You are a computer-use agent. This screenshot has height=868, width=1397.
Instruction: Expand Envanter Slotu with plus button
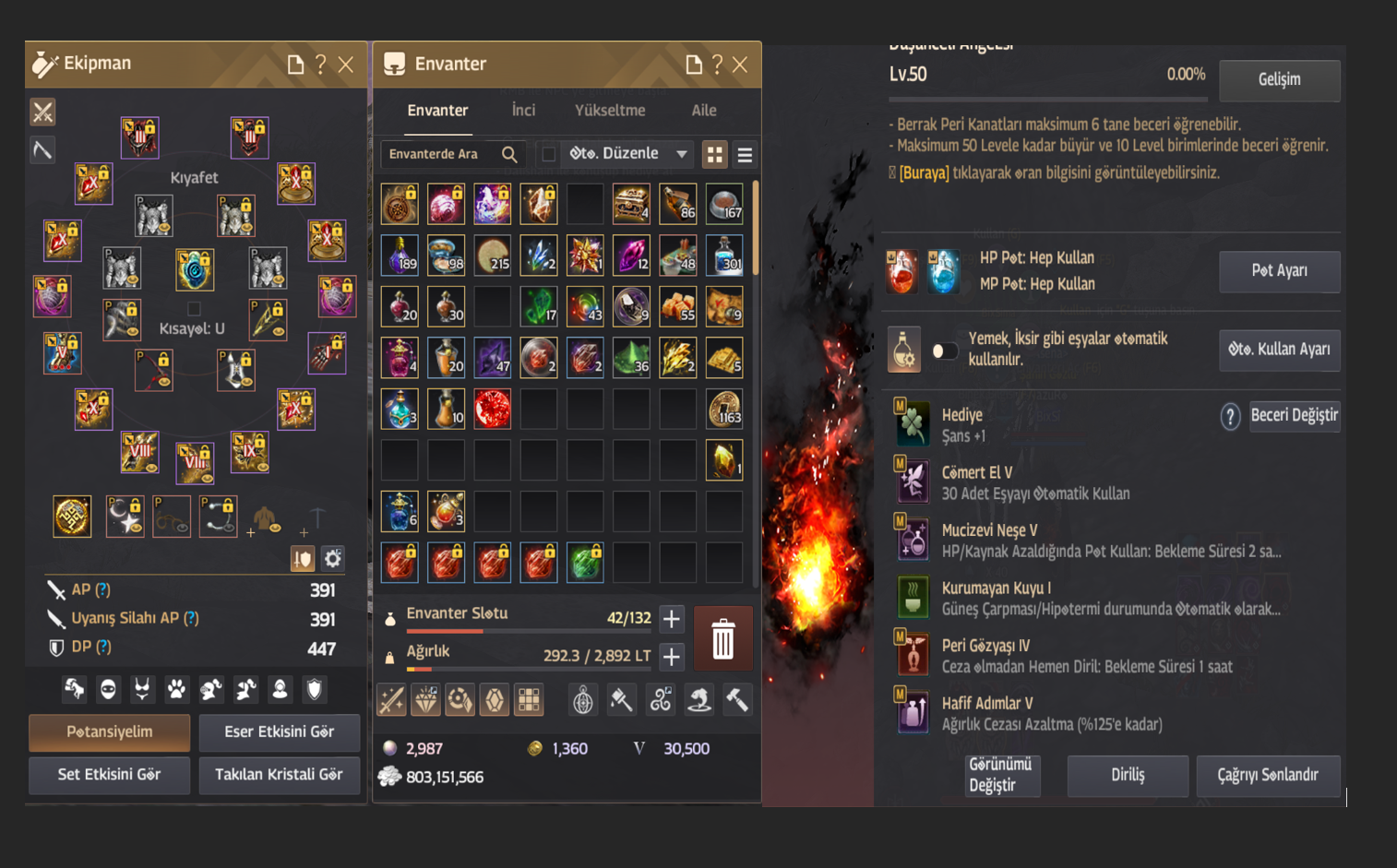(x=672, y=618)
